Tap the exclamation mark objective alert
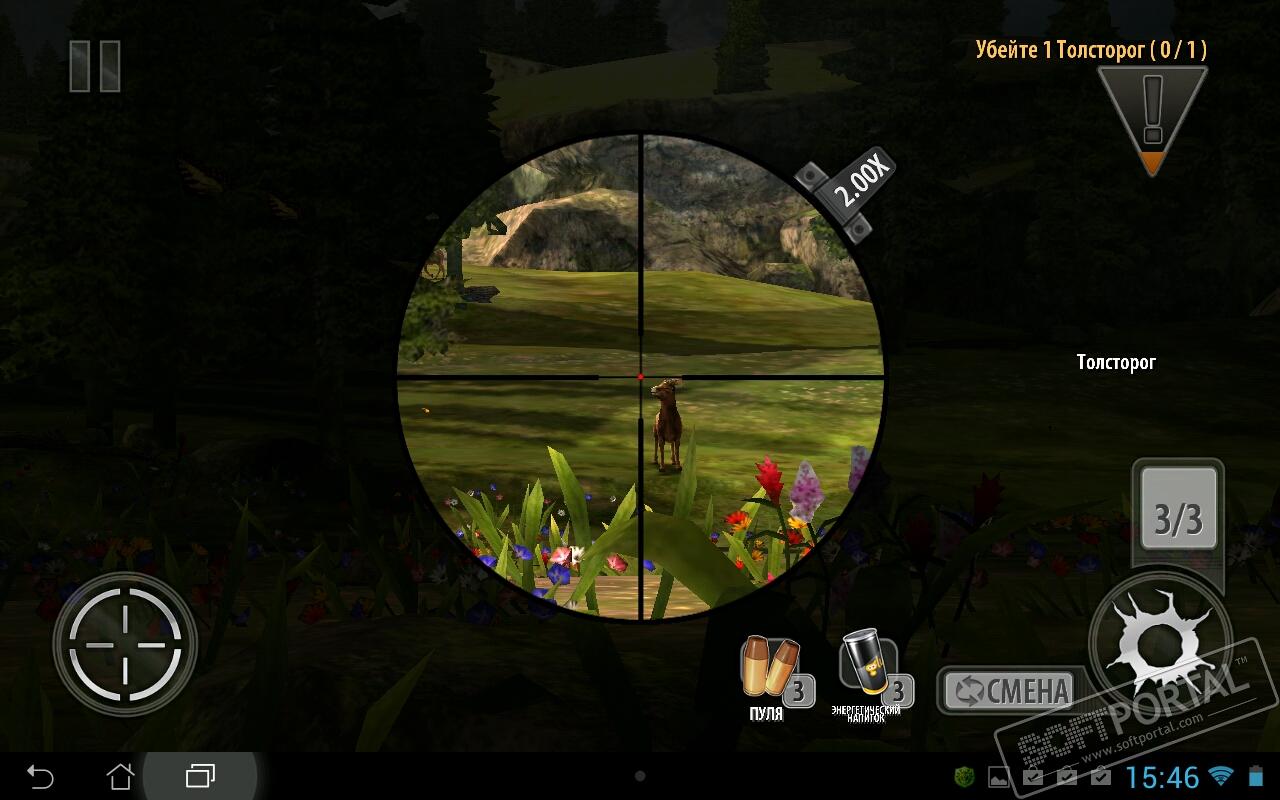Image resolution: width=1280 pixels, height=800 pixels. (1152, 117)
